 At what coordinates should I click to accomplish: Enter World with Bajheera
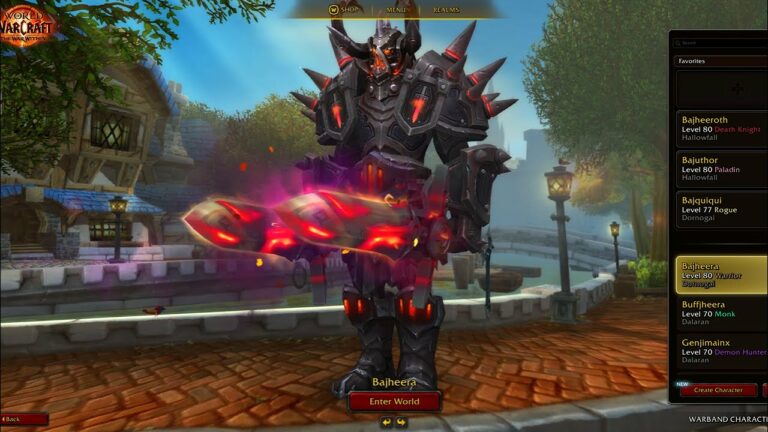(x=394, y=401)
